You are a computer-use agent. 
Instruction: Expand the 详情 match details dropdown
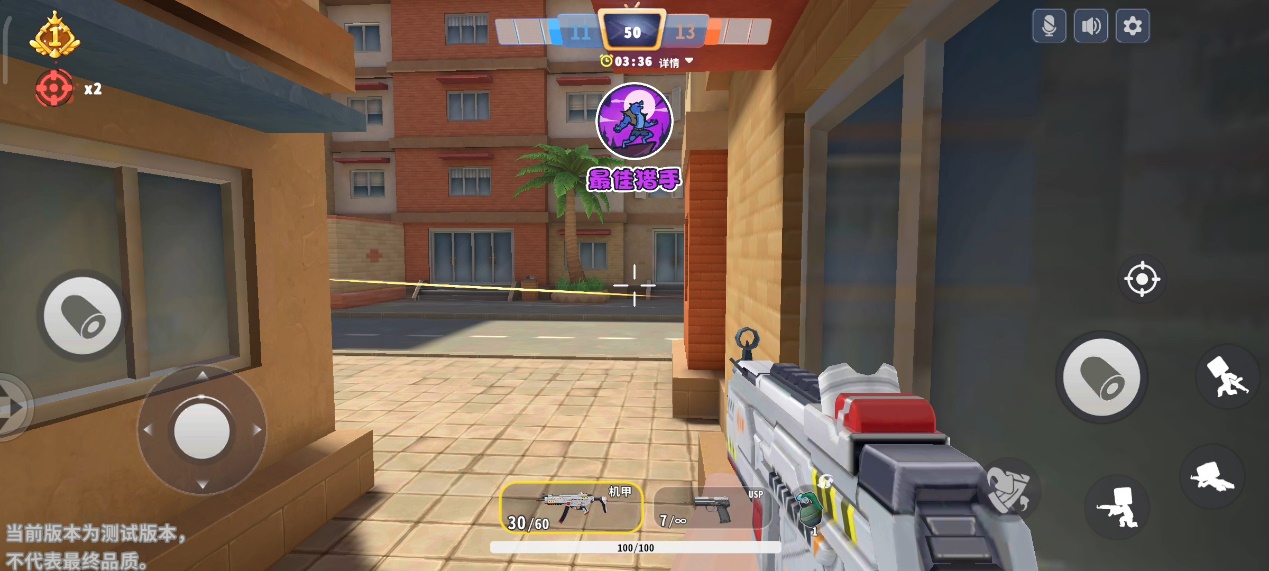[x=675, y=62]
